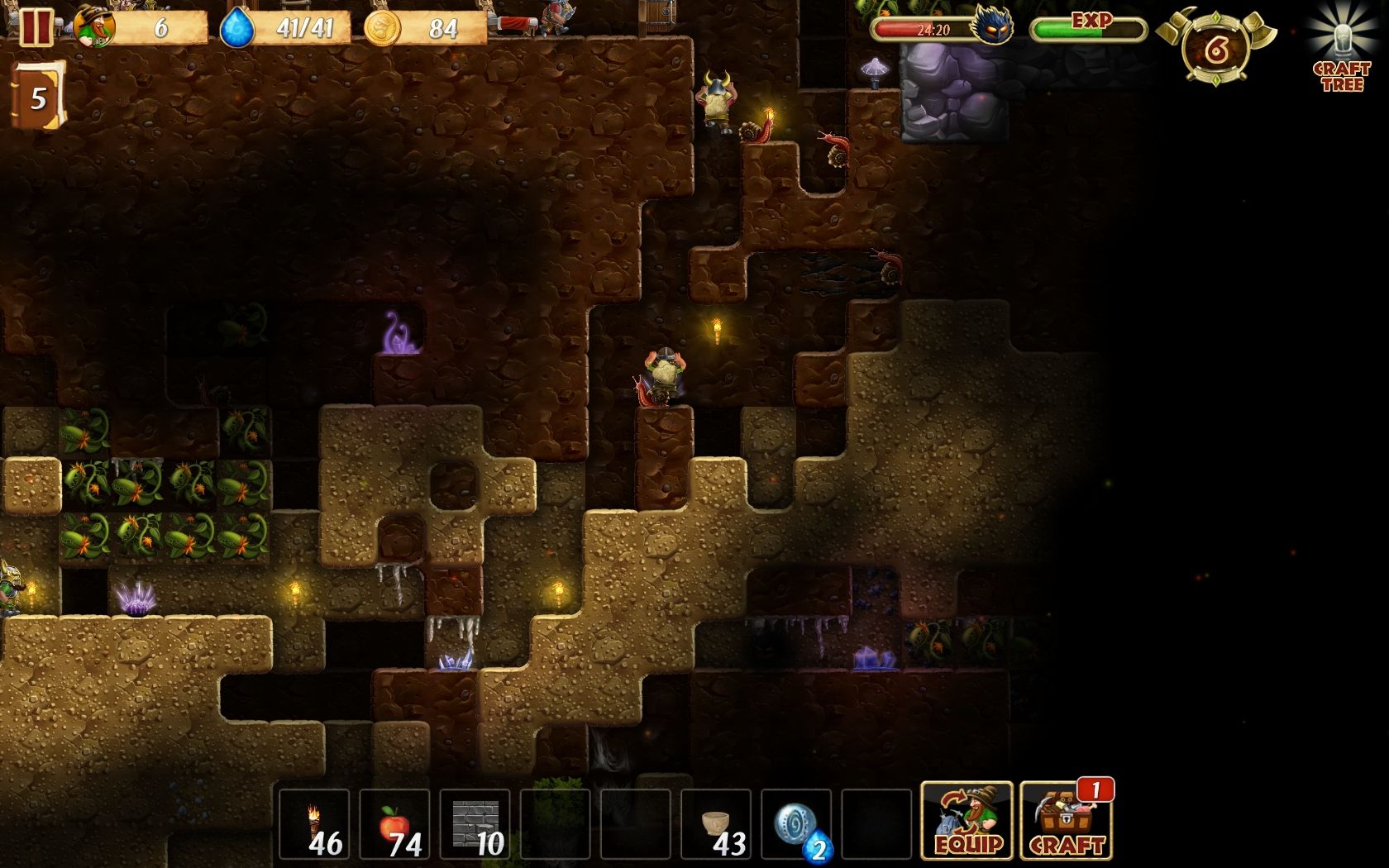Select the stone brick block slot
This screenshot has width=1389, height=868.
475,824
